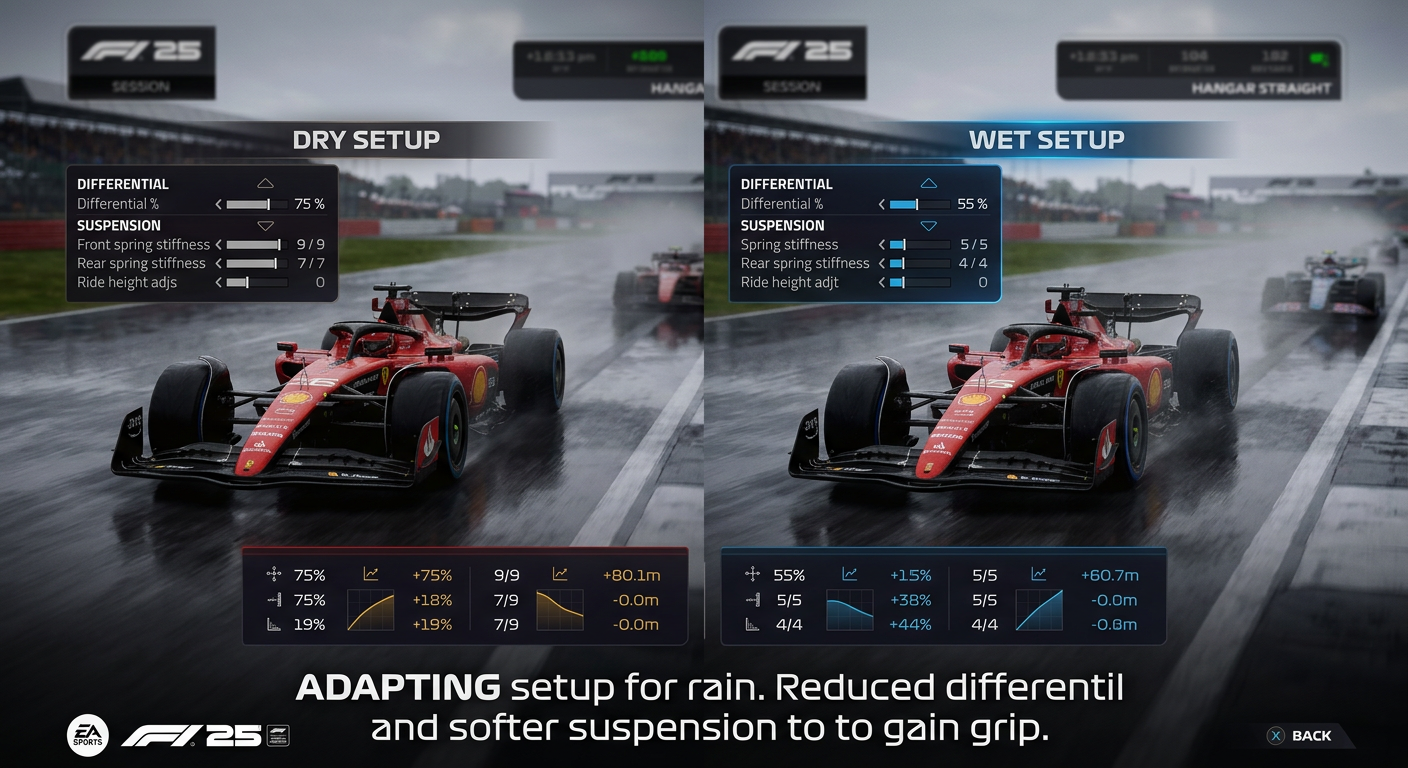Screen dimensions: 1408x768
Task: Expand the SUSPENSION section in wet setup
Action: (928, 225)
